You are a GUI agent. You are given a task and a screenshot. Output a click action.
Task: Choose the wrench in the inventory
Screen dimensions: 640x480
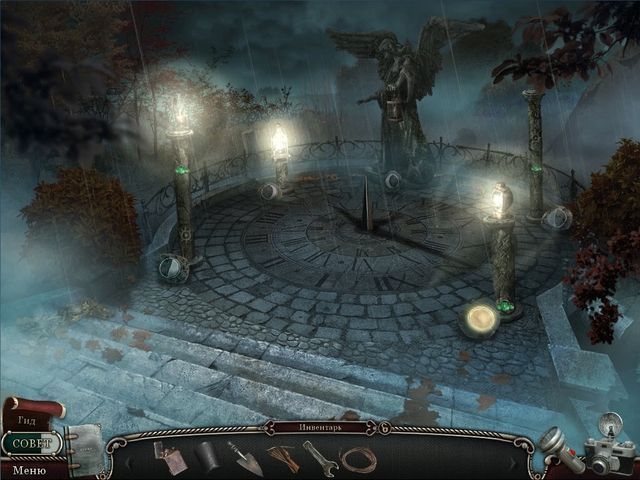(x=320, y=457)
